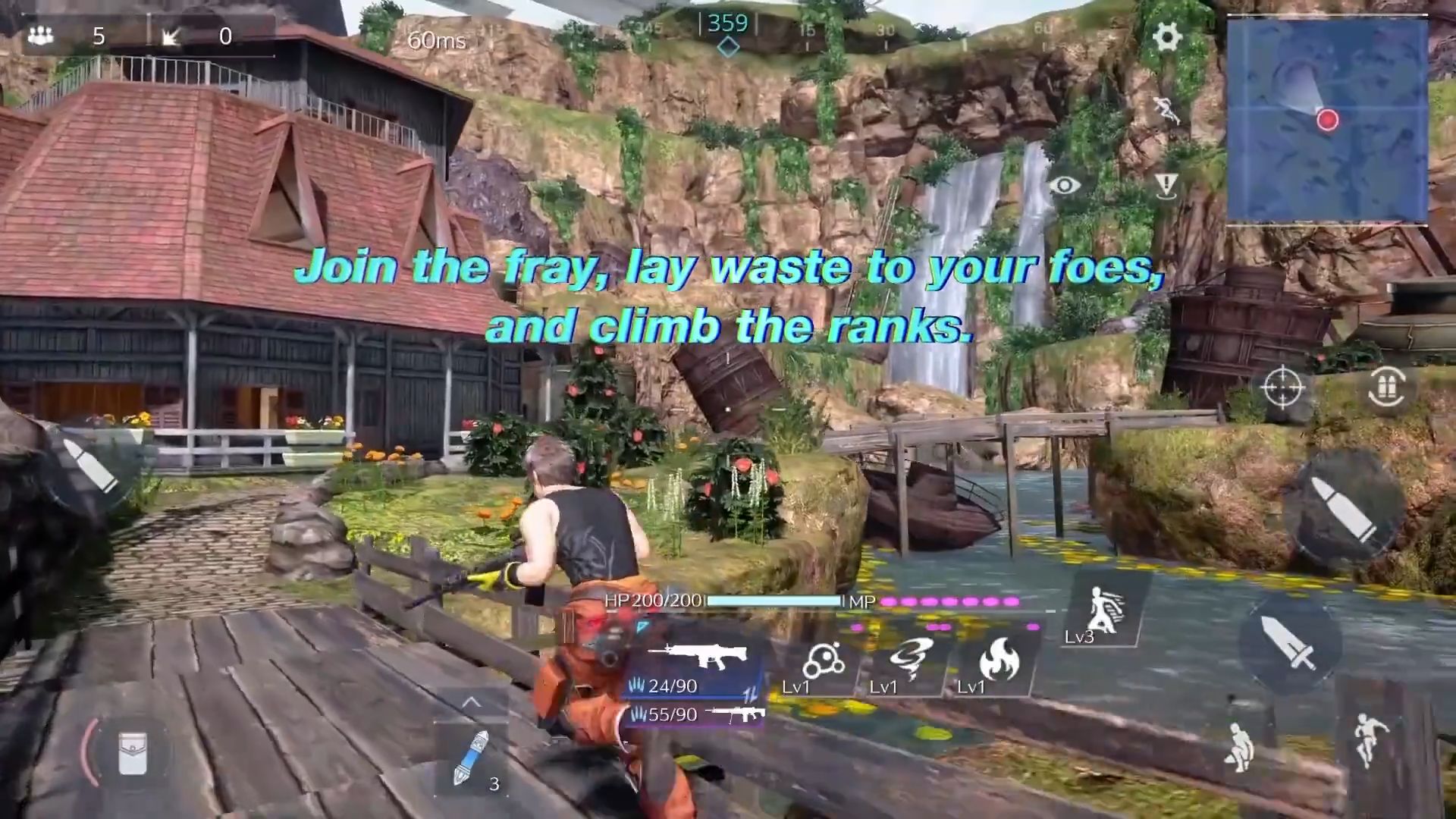Open the settings gear menu
The image size is (1456, 819).
pyautogui.click(x=1166, y=36)
